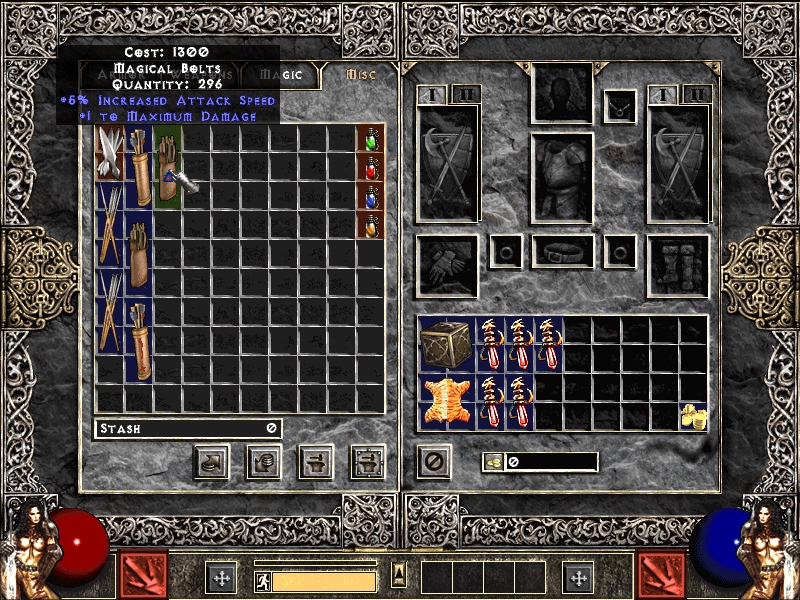The height and width of the screenshot is (600, 800).
Task: Click the single anvil repair button
Action: 316,462
